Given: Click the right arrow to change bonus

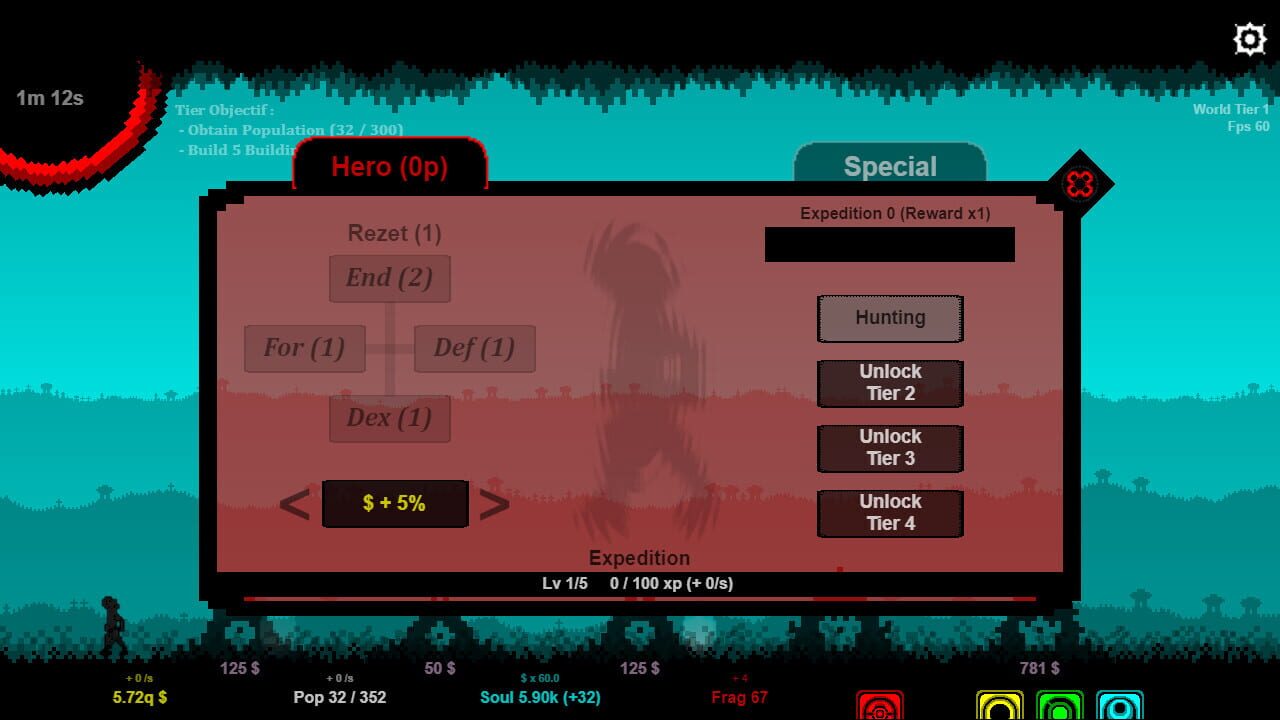Looking at the screenshot, I should tap(494, 503).
